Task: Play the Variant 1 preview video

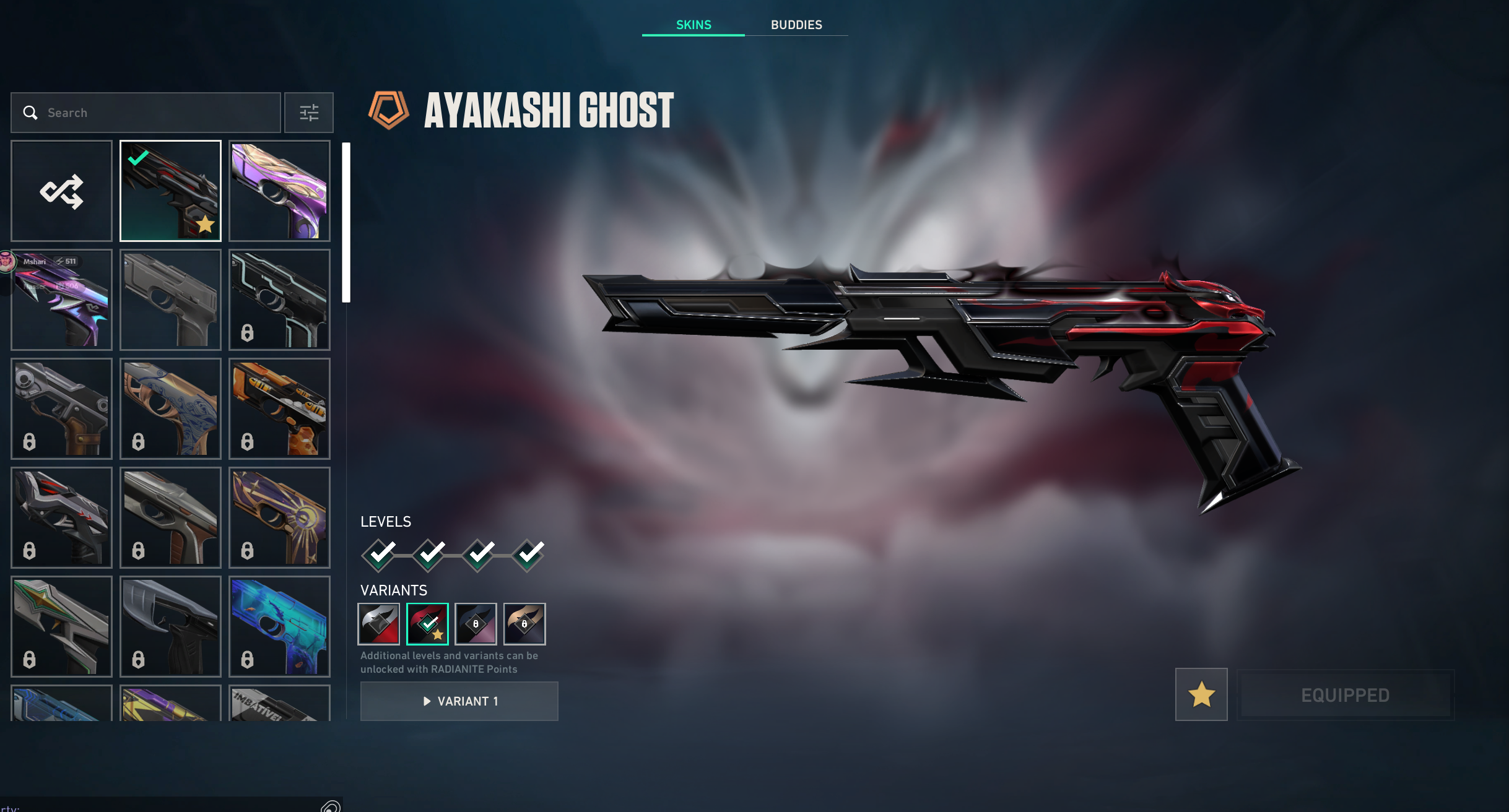Action: 459,701
